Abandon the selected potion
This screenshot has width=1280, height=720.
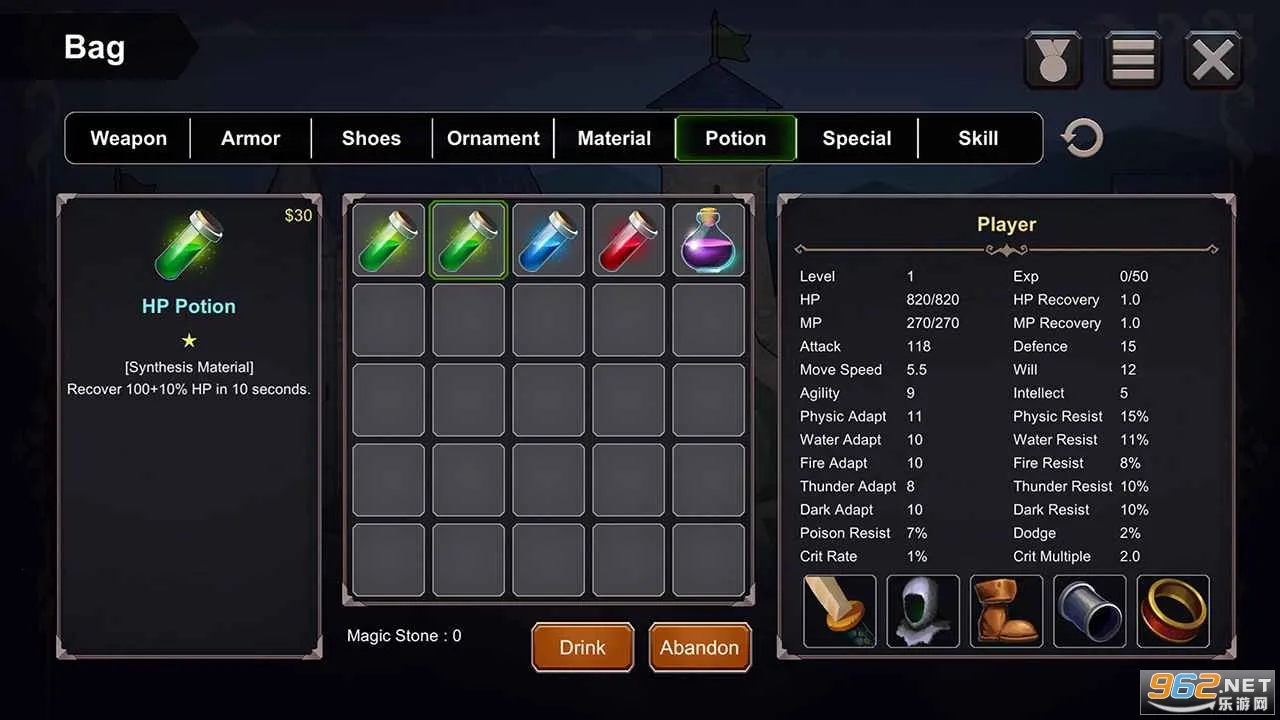click(699, 647)
